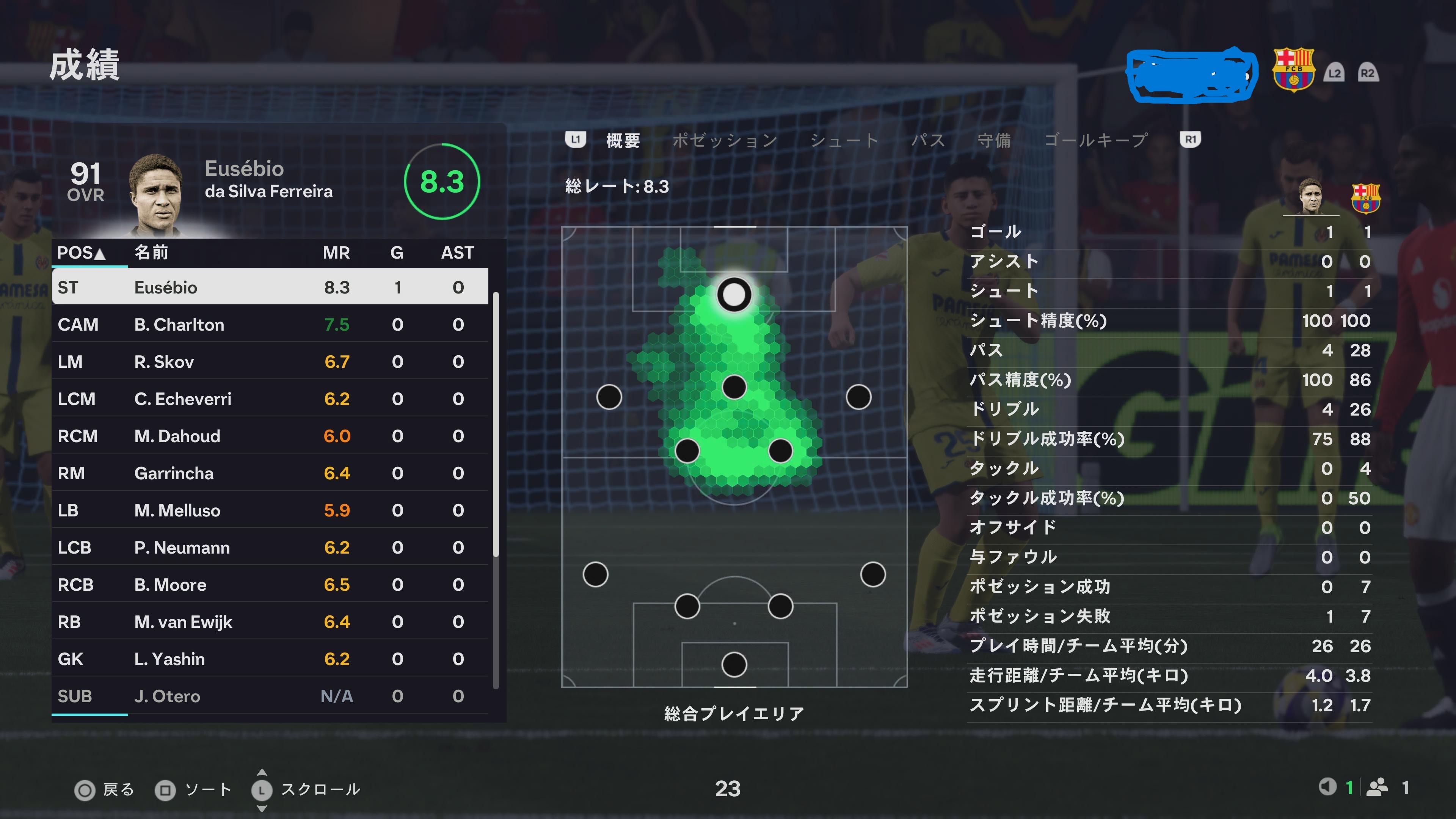Show the 守備 tab
The height and width of the screenshot is (819, 1456).
tap(994, 140)
